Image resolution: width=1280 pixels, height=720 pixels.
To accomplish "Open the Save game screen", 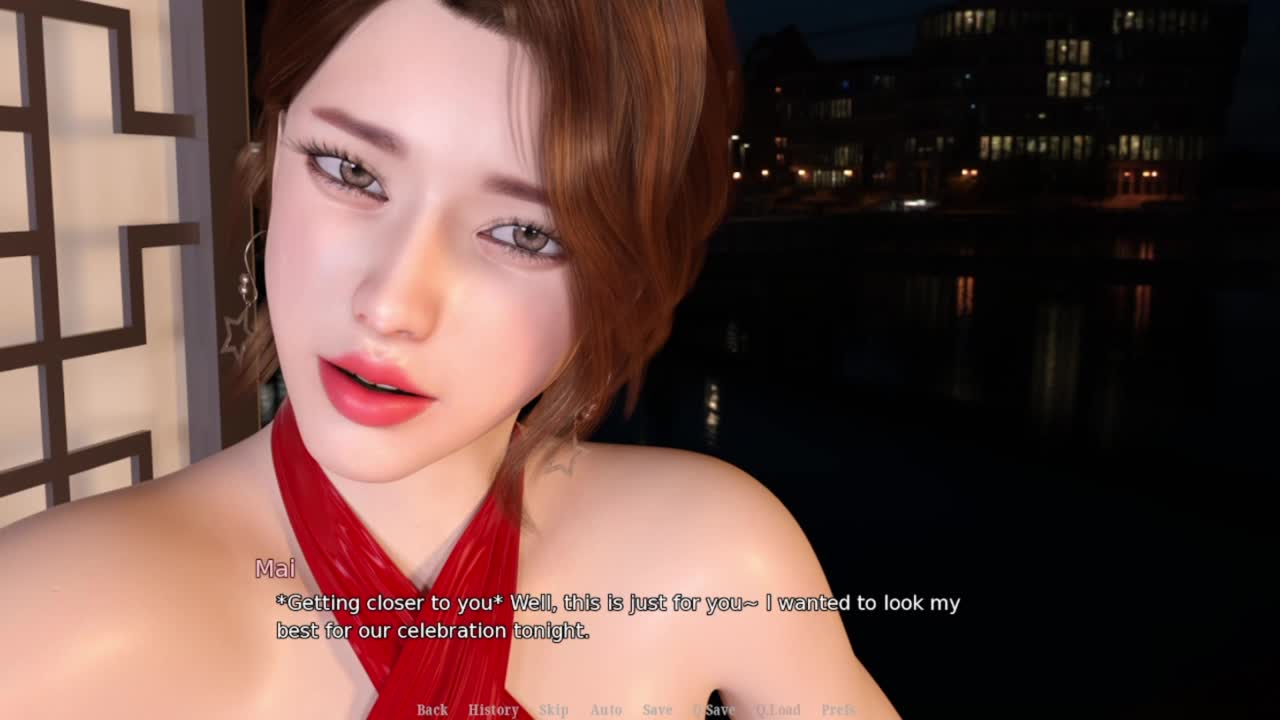I will [657, 710].
